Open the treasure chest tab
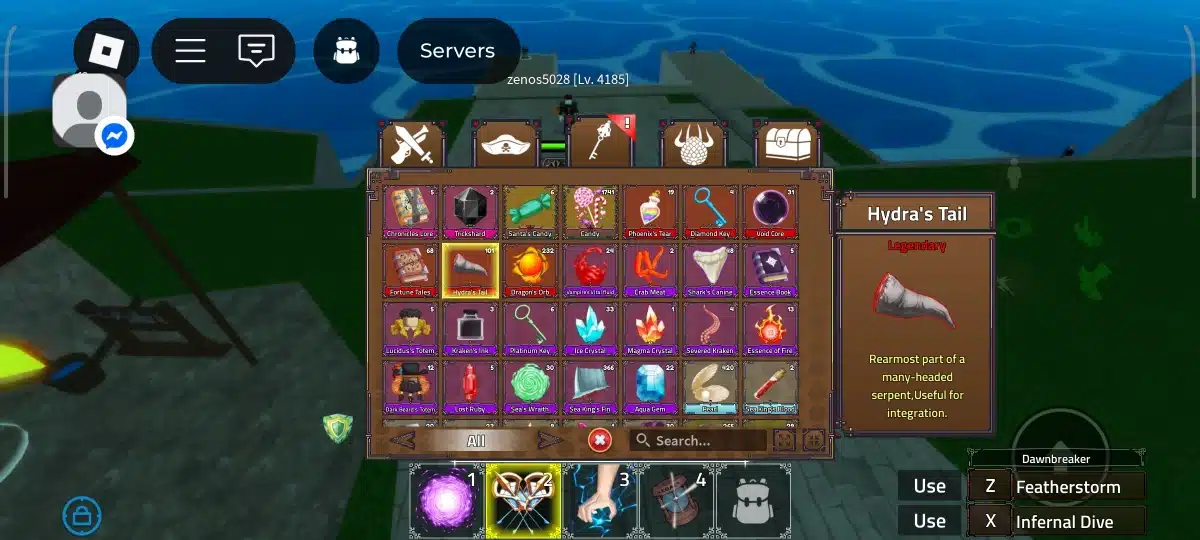Viewport: 1200px width, 540px height. click(787, 146)
